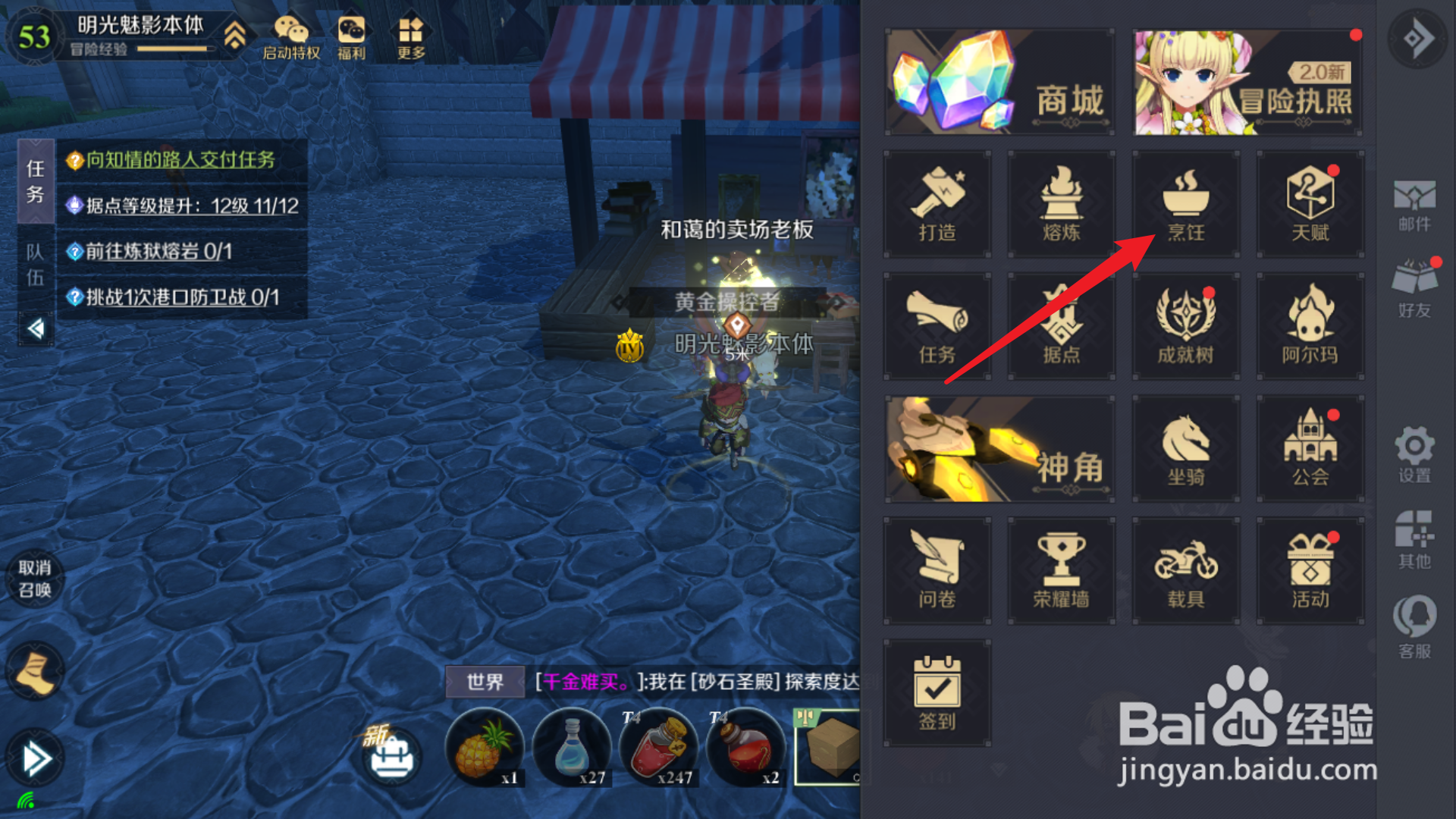
Task: Use the pineapple item in the hotbar
Action: (x=484, y=747)
